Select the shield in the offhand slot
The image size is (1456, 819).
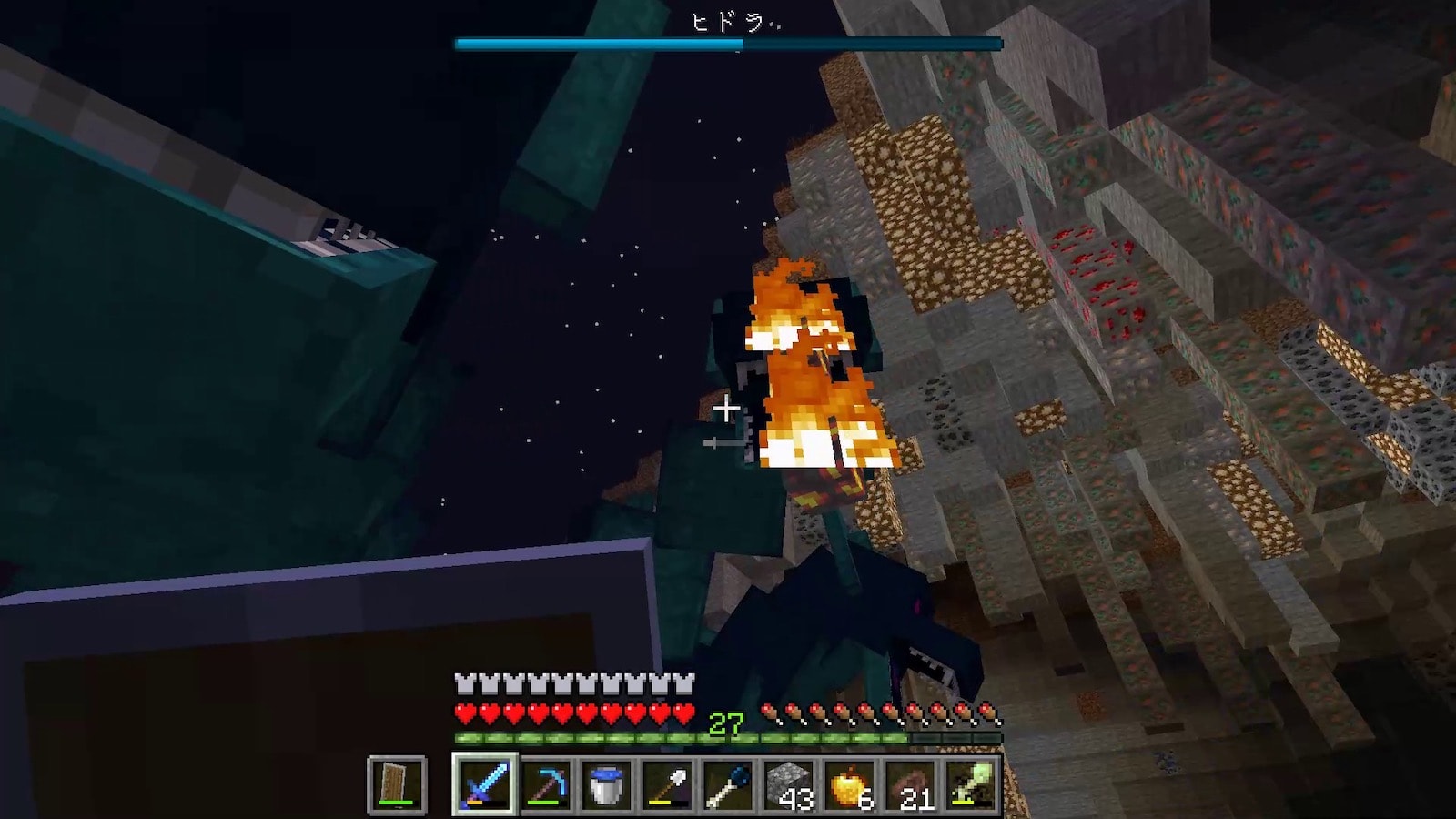point(398,784)
